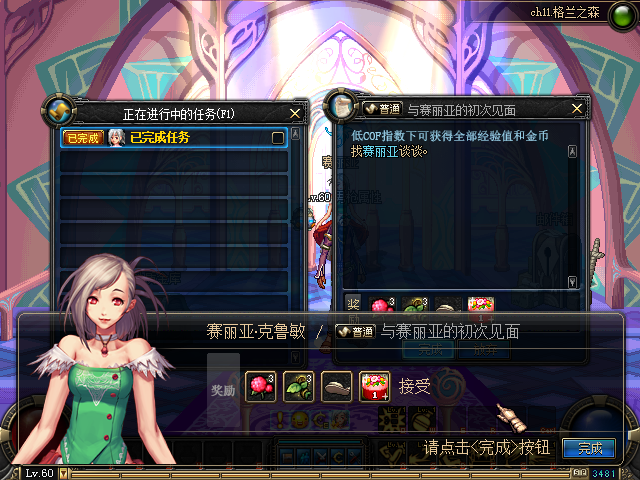The image size is (640, 480).
Task: Close the in-progress quest list window
Action: click(295, 114)
